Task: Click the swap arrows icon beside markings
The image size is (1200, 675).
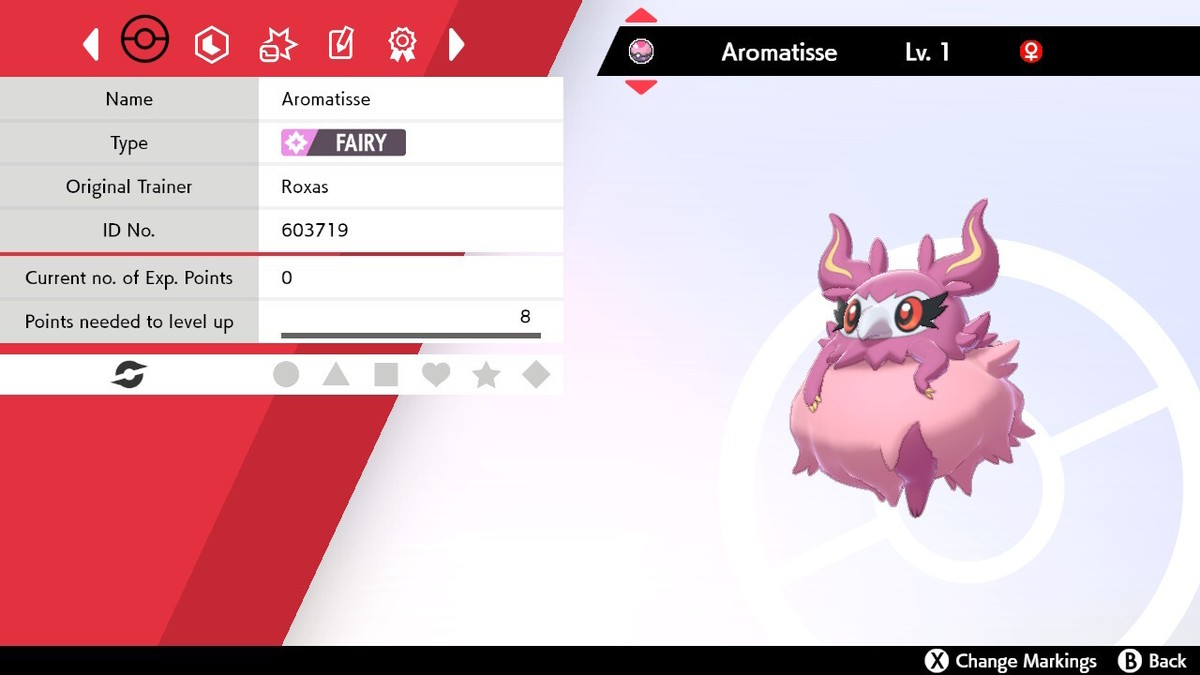Action: [x=129, y=375]
